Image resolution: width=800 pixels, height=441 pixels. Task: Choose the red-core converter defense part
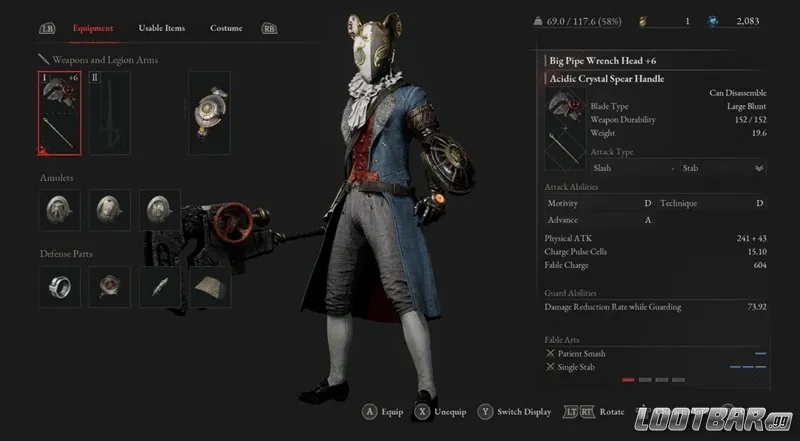109,287
